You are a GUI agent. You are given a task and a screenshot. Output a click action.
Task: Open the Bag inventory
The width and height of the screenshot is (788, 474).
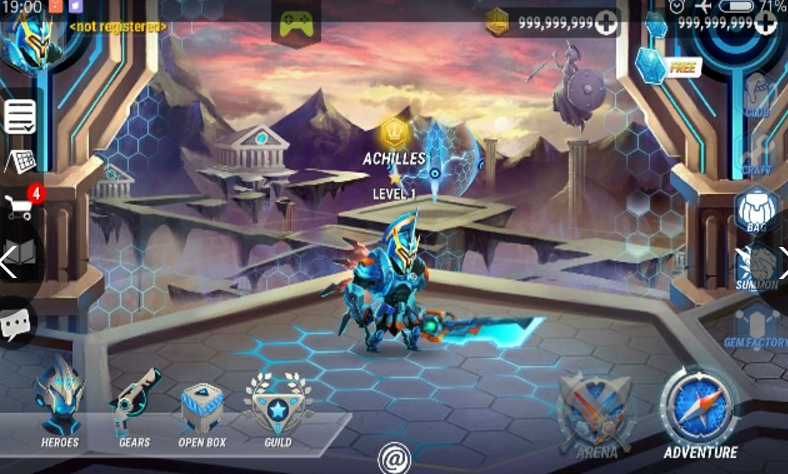pos(757,210)
